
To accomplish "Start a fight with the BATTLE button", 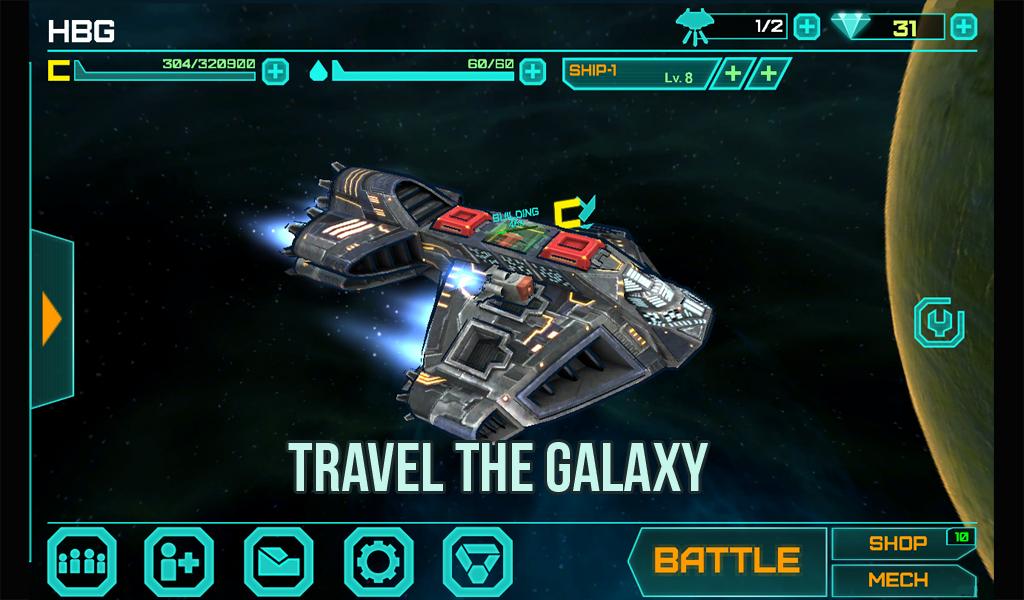I will pyautogui.click(x=727, y=560).
